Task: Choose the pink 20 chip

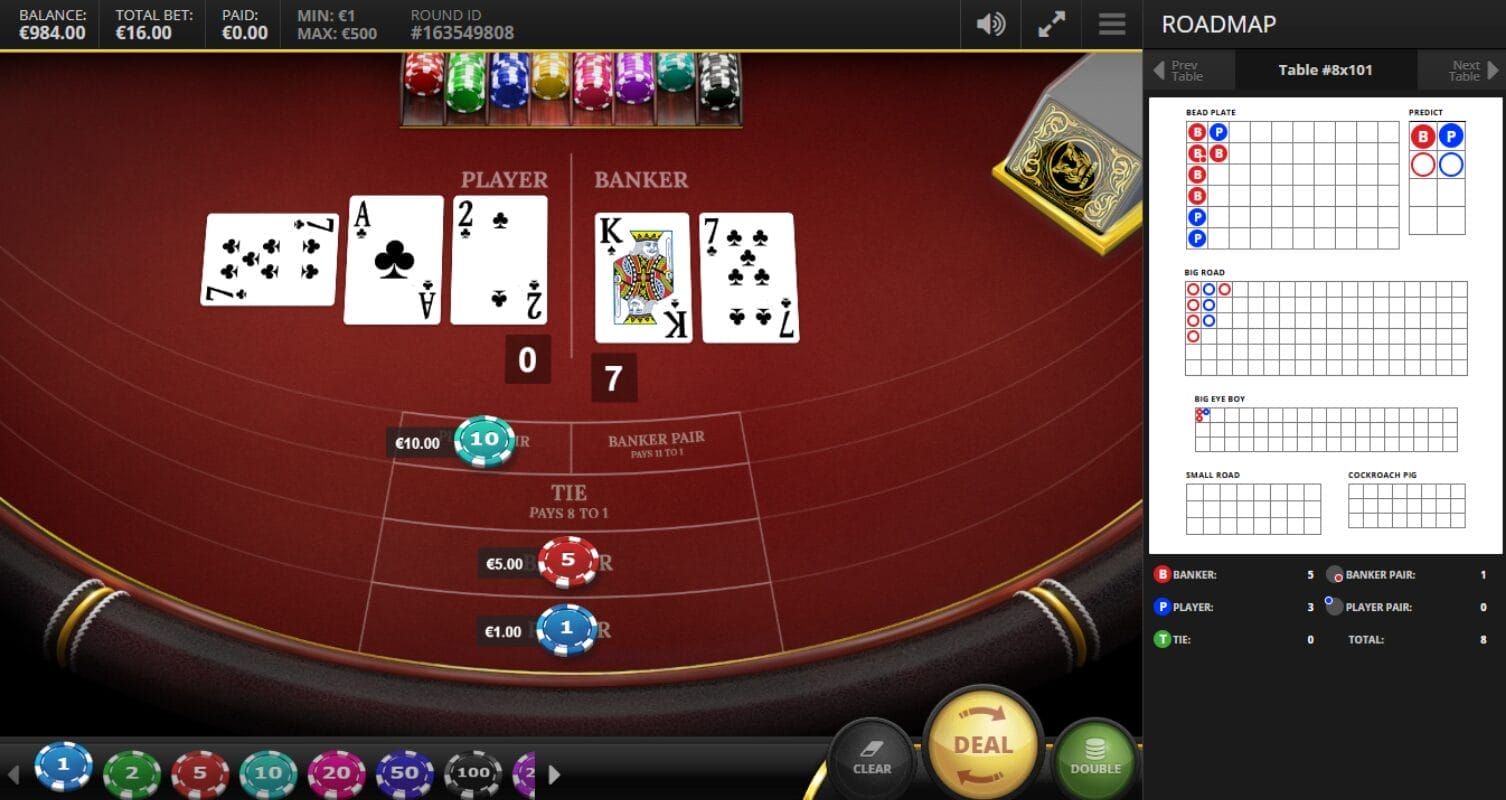Action: [337, 773]
